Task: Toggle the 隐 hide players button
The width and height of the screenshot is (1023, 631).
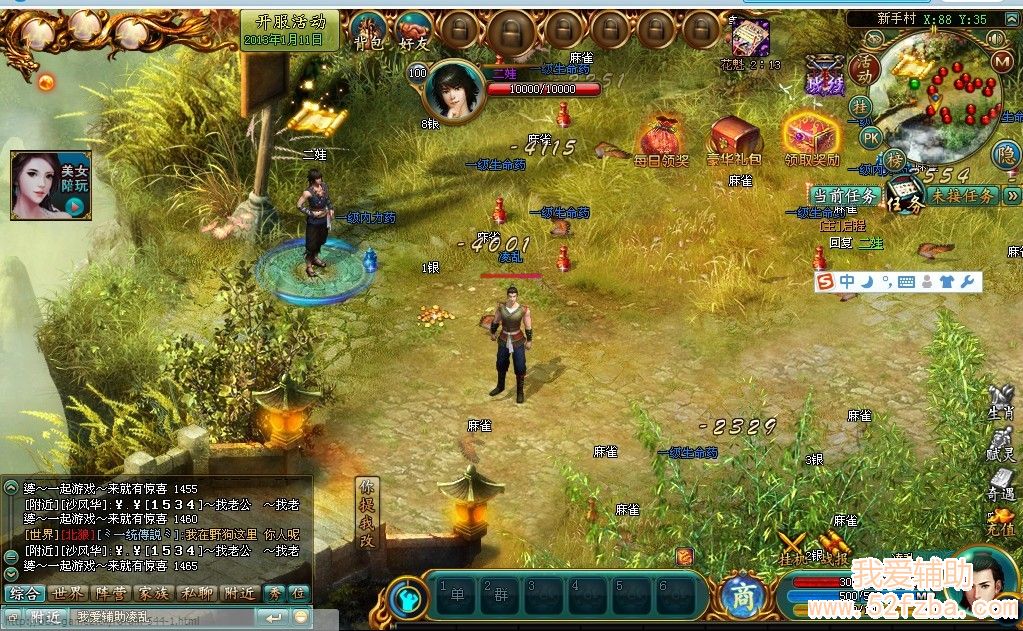Action: [1006, 154]
